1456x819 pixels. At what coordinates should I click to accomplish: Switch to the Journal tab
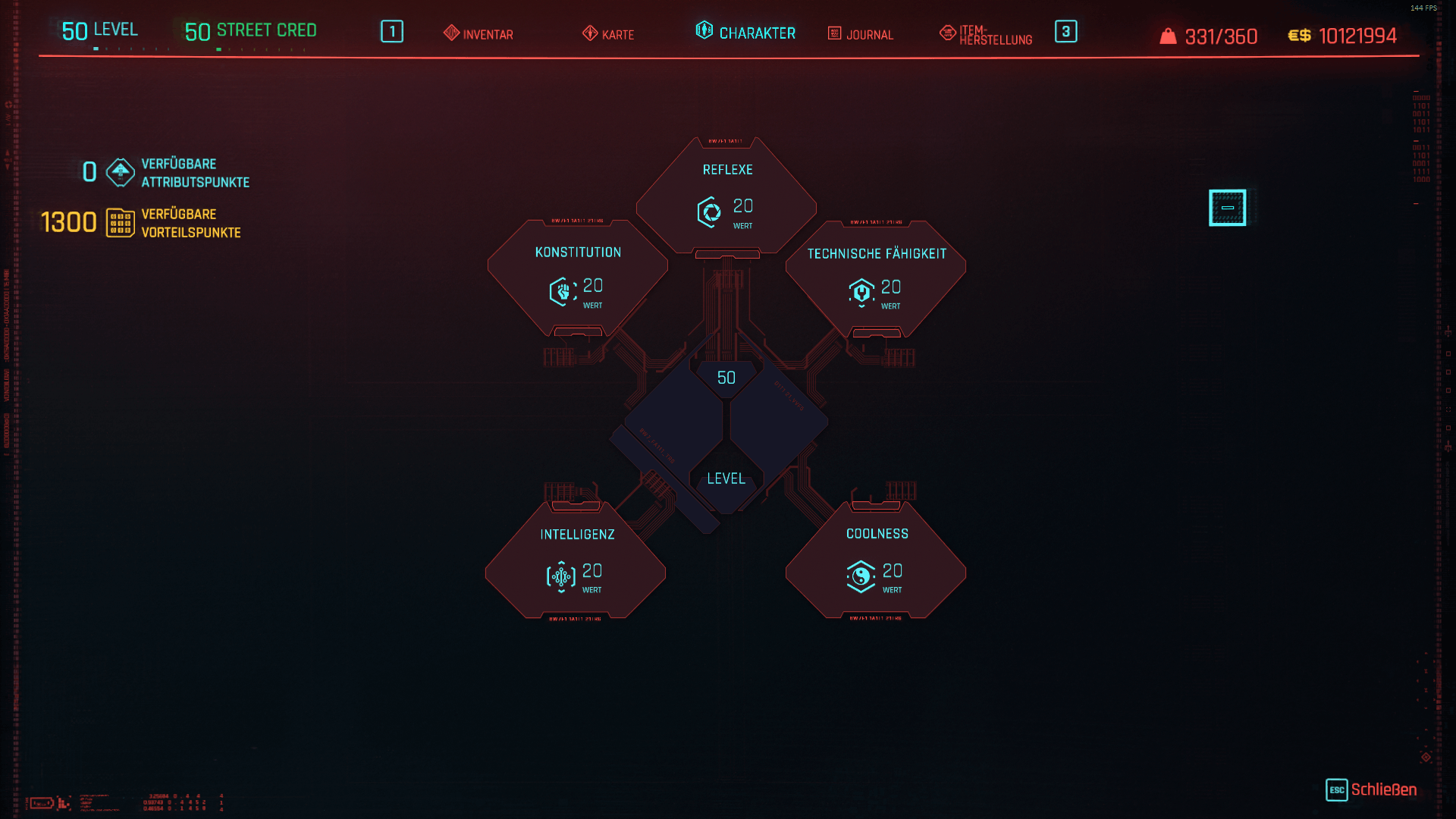coord(862,34)
